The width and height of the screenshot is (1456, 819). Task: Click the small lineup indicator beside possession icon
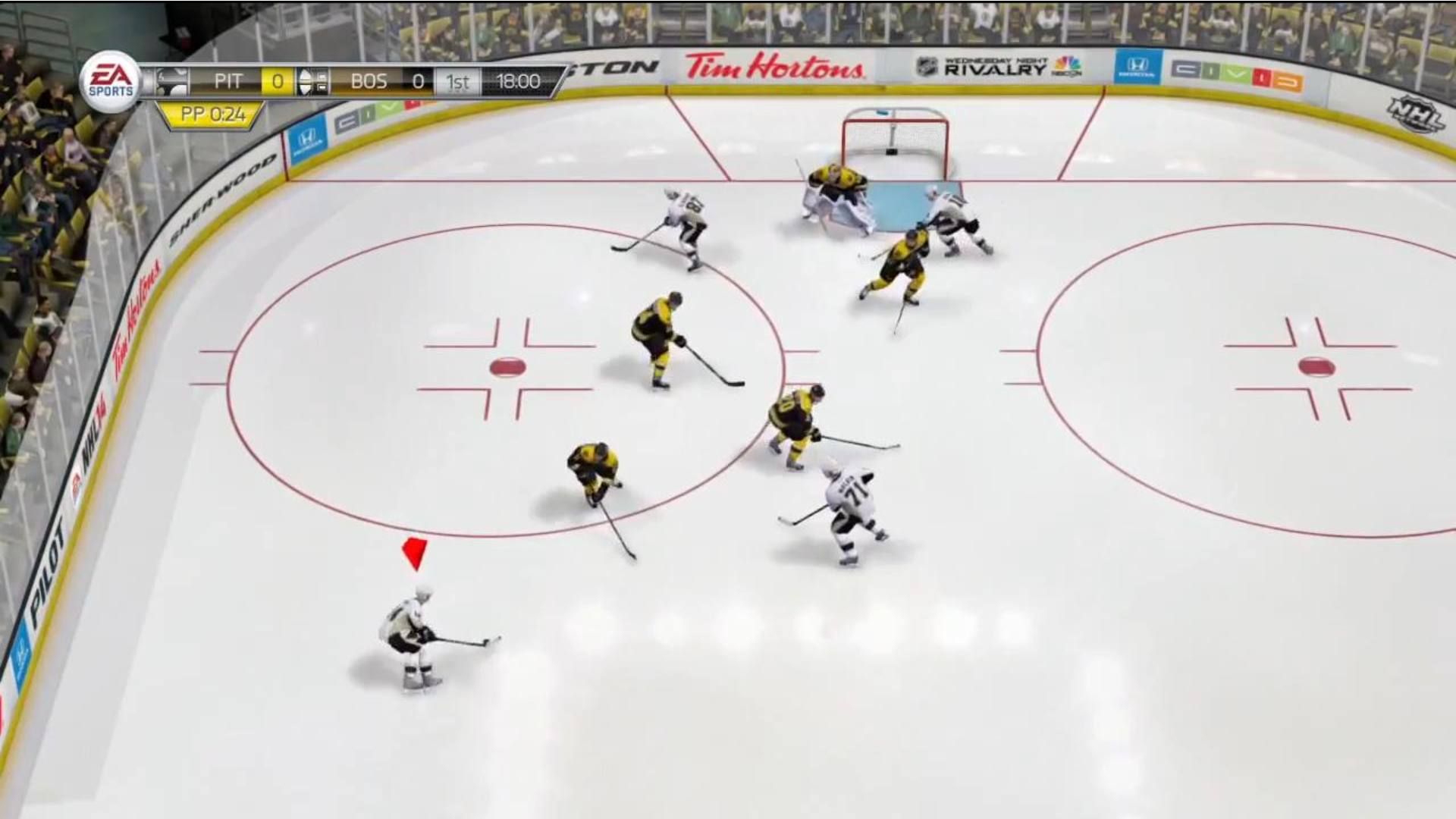coord(322,80)
